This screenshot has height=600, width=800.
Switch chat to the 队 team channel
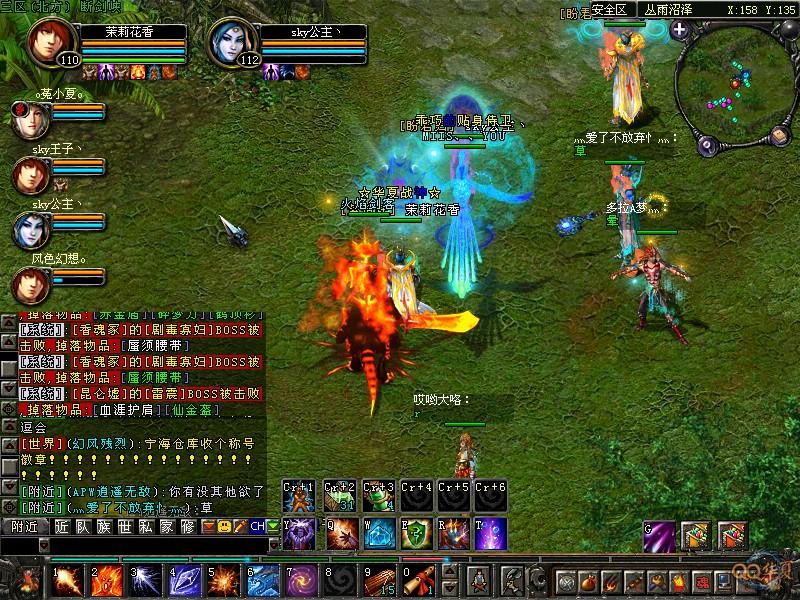point(82,526)
